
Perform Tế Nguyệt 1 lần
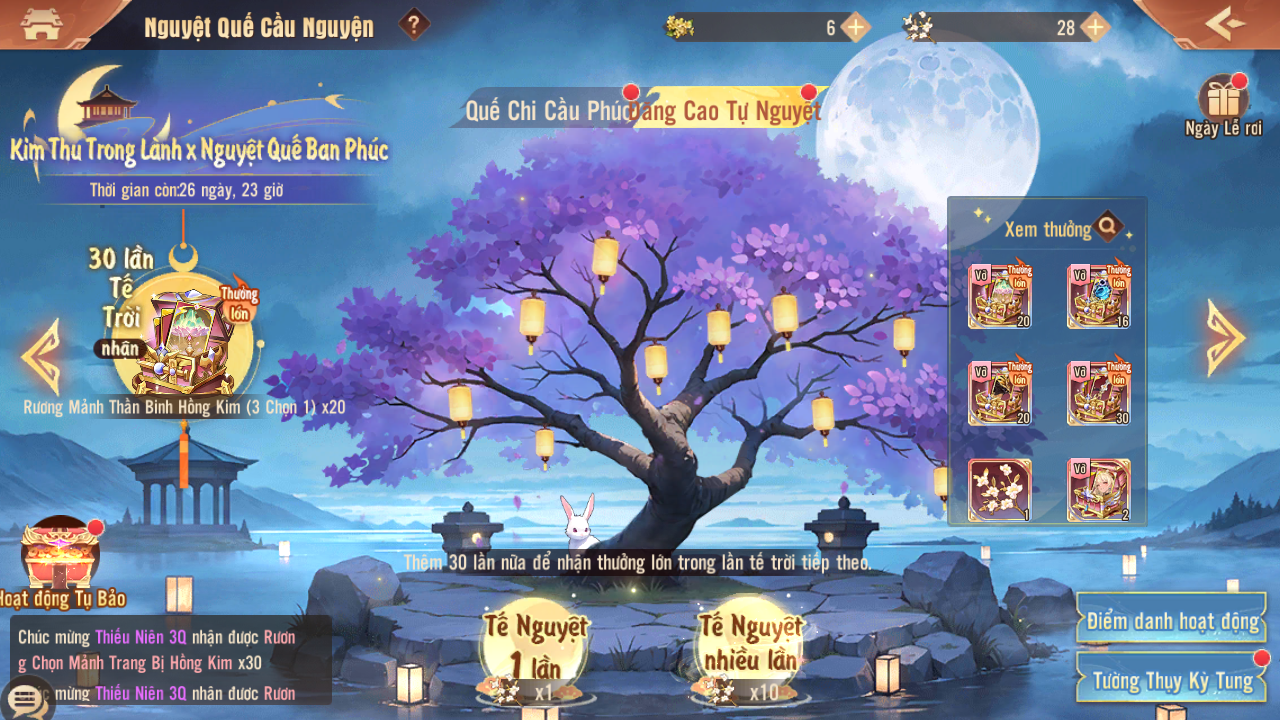click(x=535, y=650)
